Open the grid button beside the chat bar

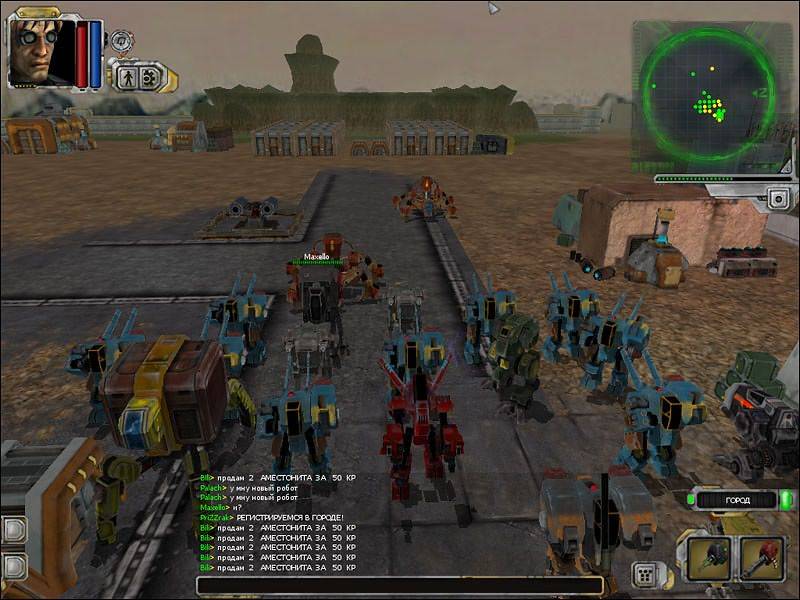coord(645,575)
